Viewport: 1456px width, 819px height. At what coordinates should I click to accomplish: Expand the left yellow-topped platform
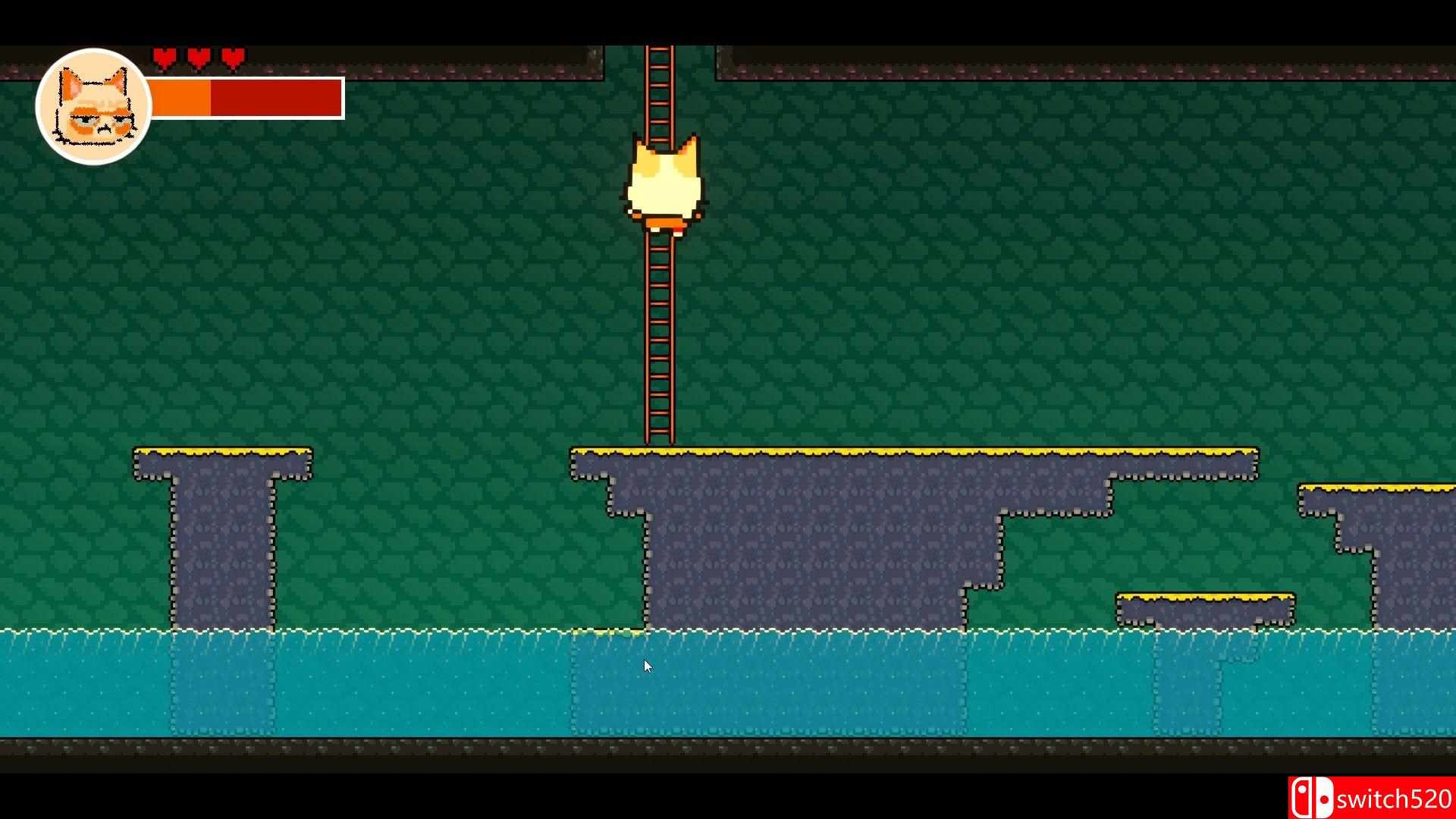pos(220,455)
